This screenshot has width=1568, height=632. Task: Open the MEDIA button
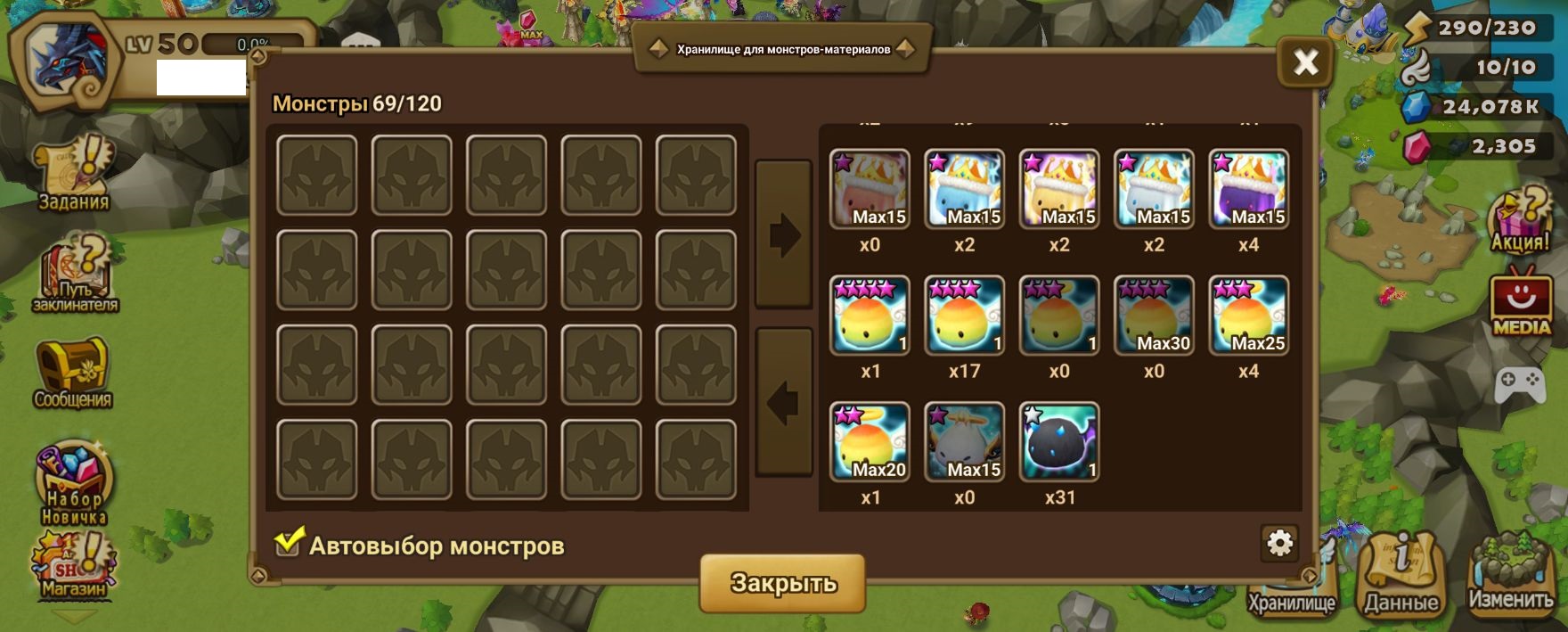pos(1521,305)
